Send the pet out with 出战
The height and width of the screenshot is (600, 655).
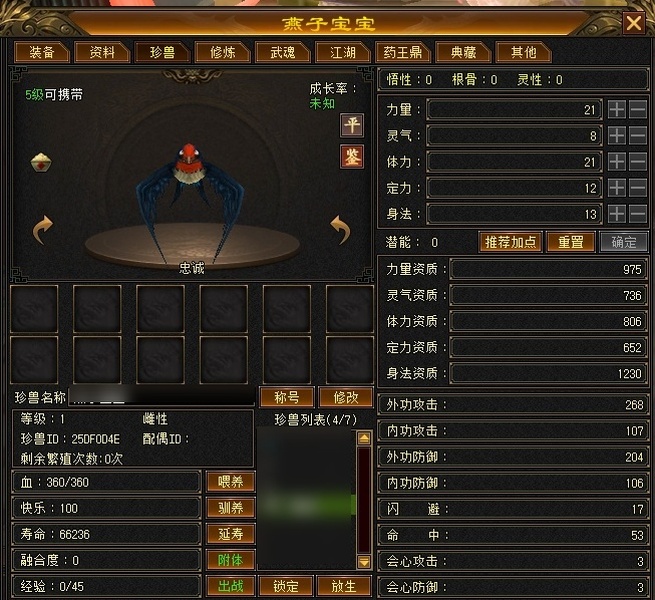[x=230, y=586]
